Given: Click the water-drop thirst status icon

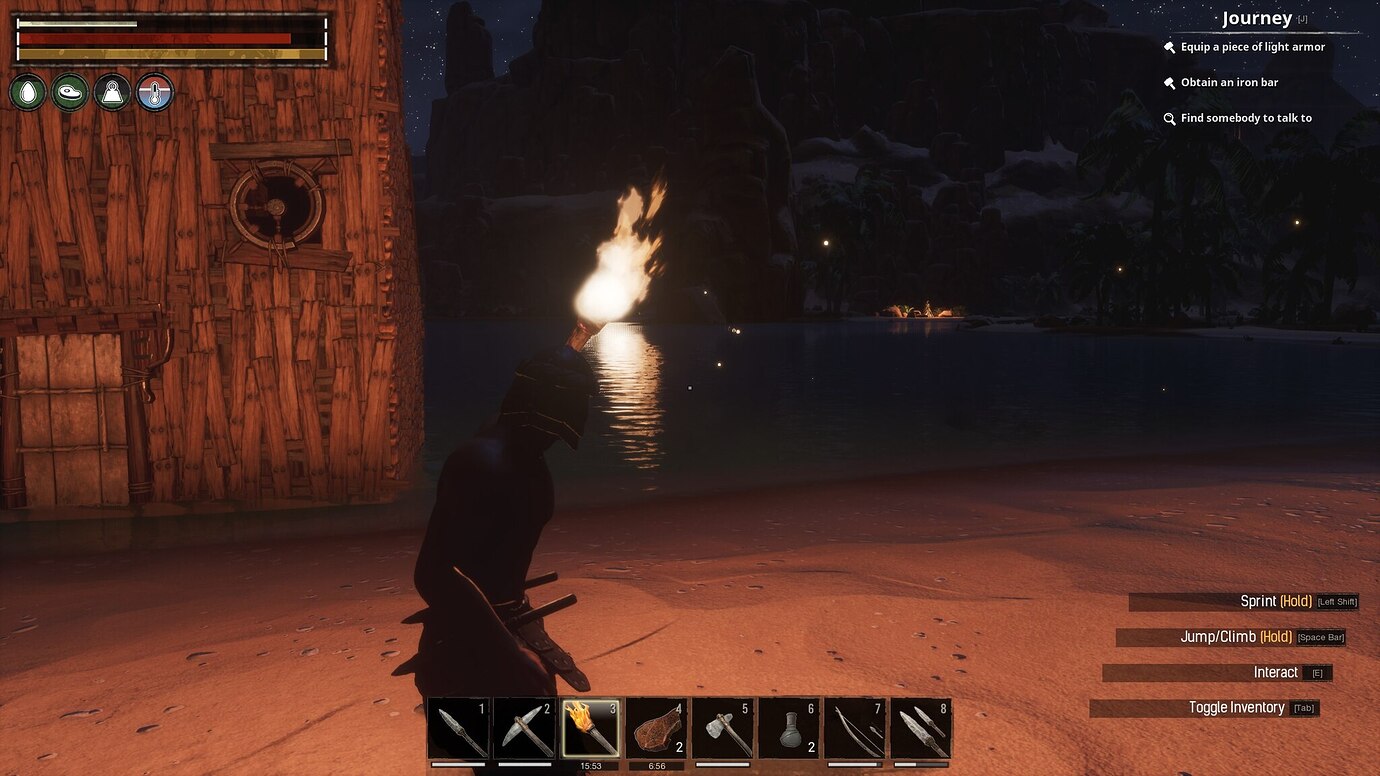Looking at the screenshot, I should click(x=28, y=92).
